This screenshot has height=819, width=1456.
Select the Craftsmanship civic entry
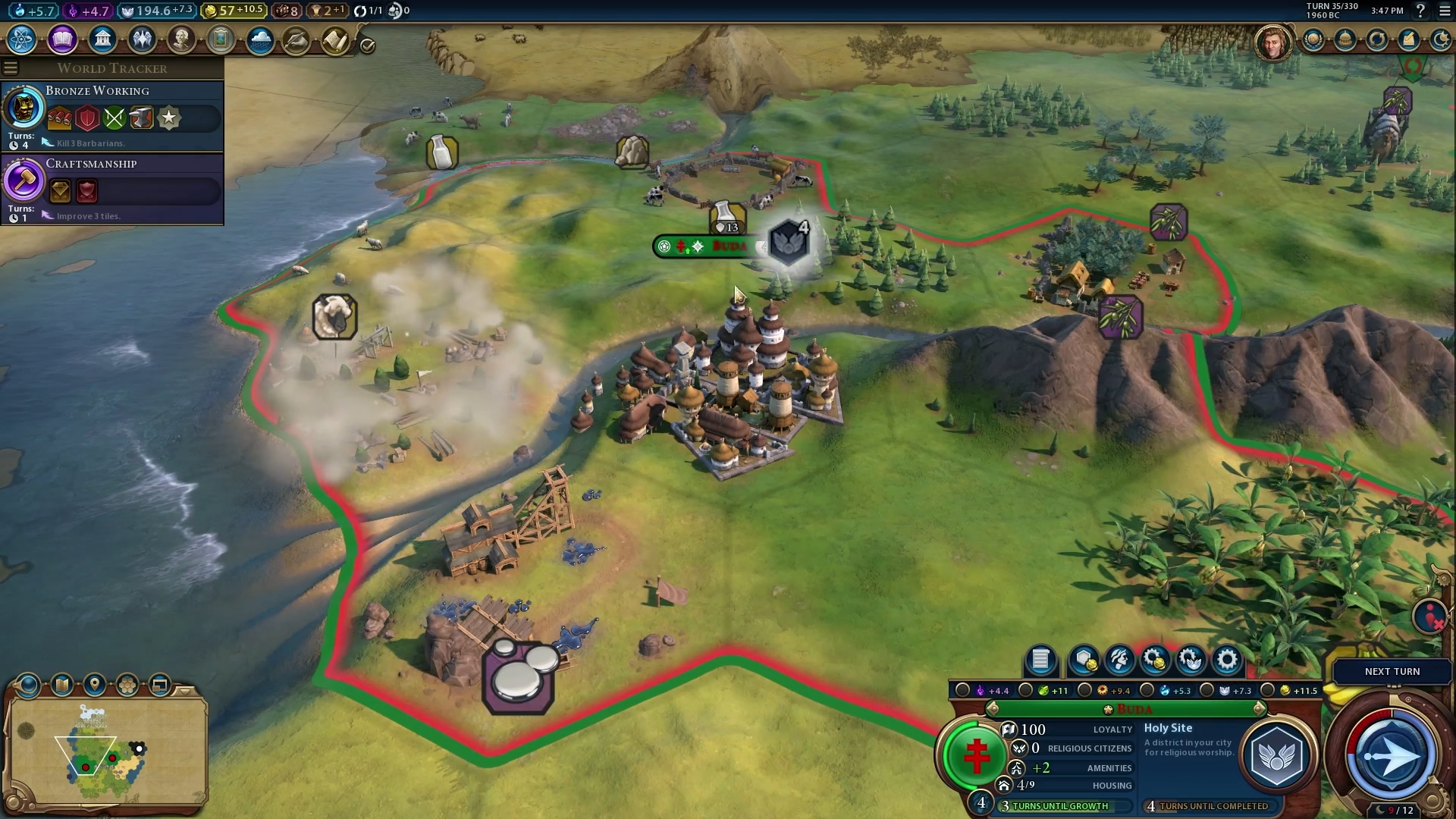112,187
